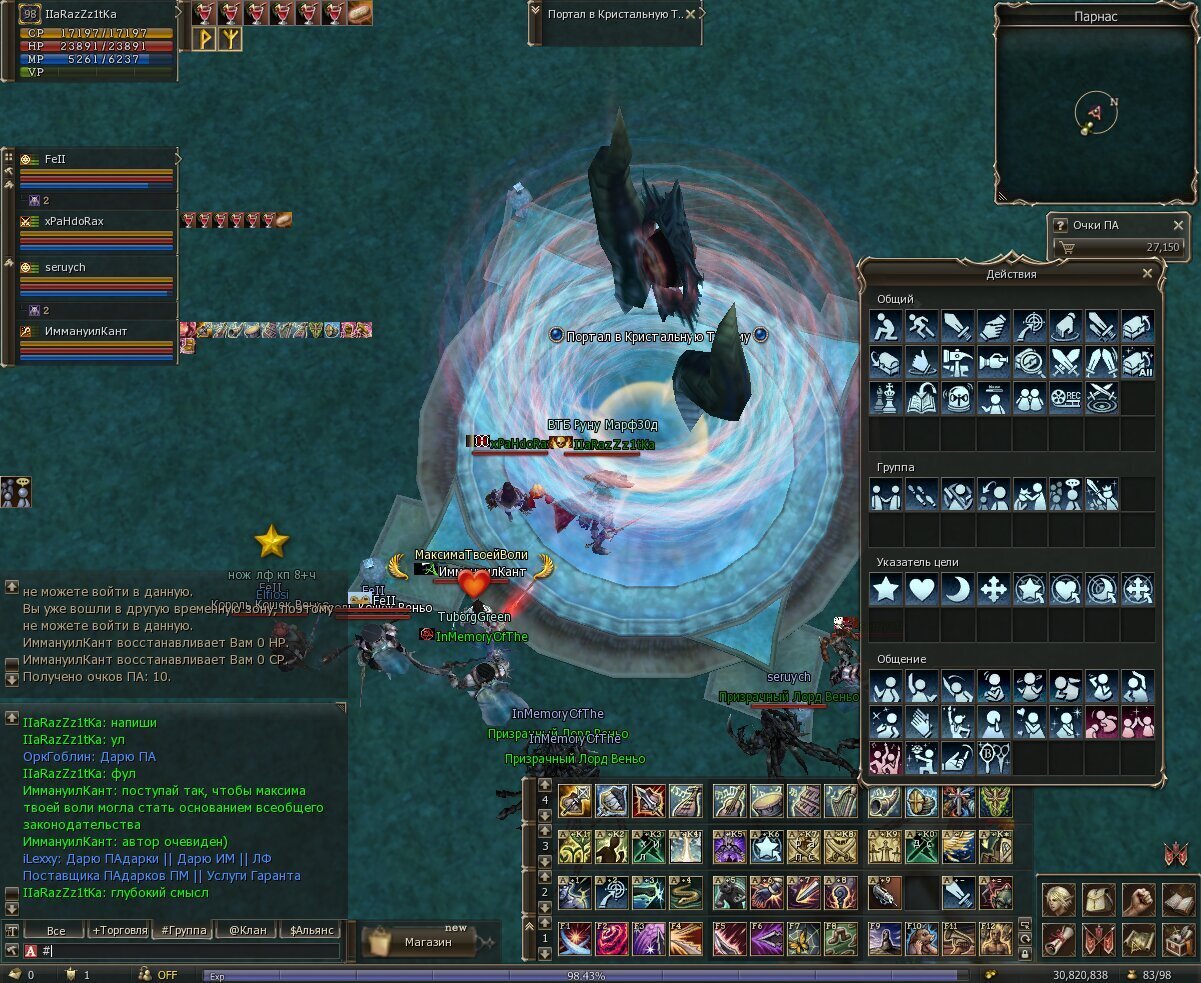
Task: Use the F1 hotbar skill
Action: click(575, 940)
